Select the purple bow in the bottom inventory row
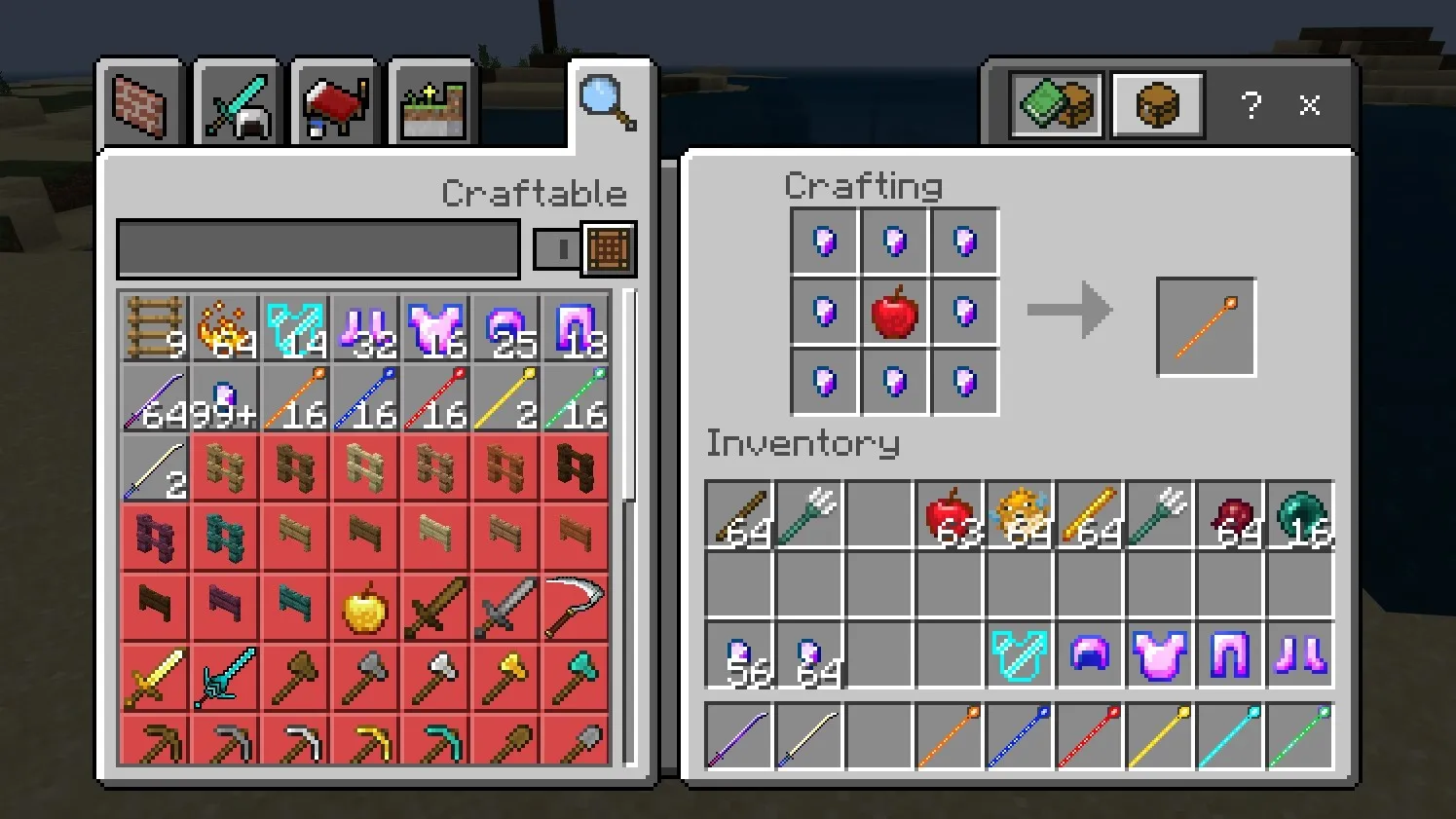1456x819 pixels. coord(738,736)
